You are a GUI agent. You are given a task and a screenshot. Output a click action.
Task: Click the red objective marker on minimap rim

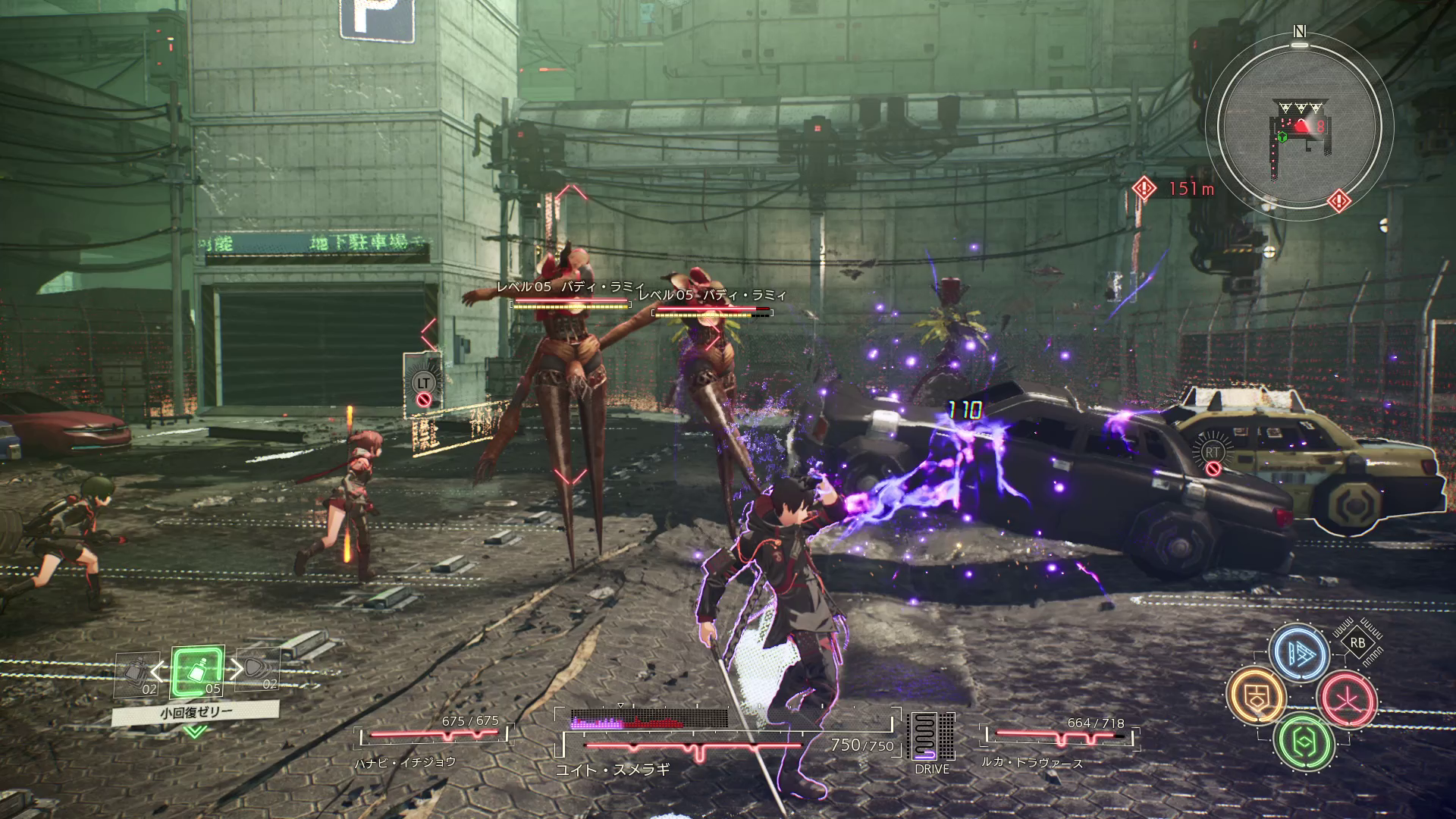1338,200
